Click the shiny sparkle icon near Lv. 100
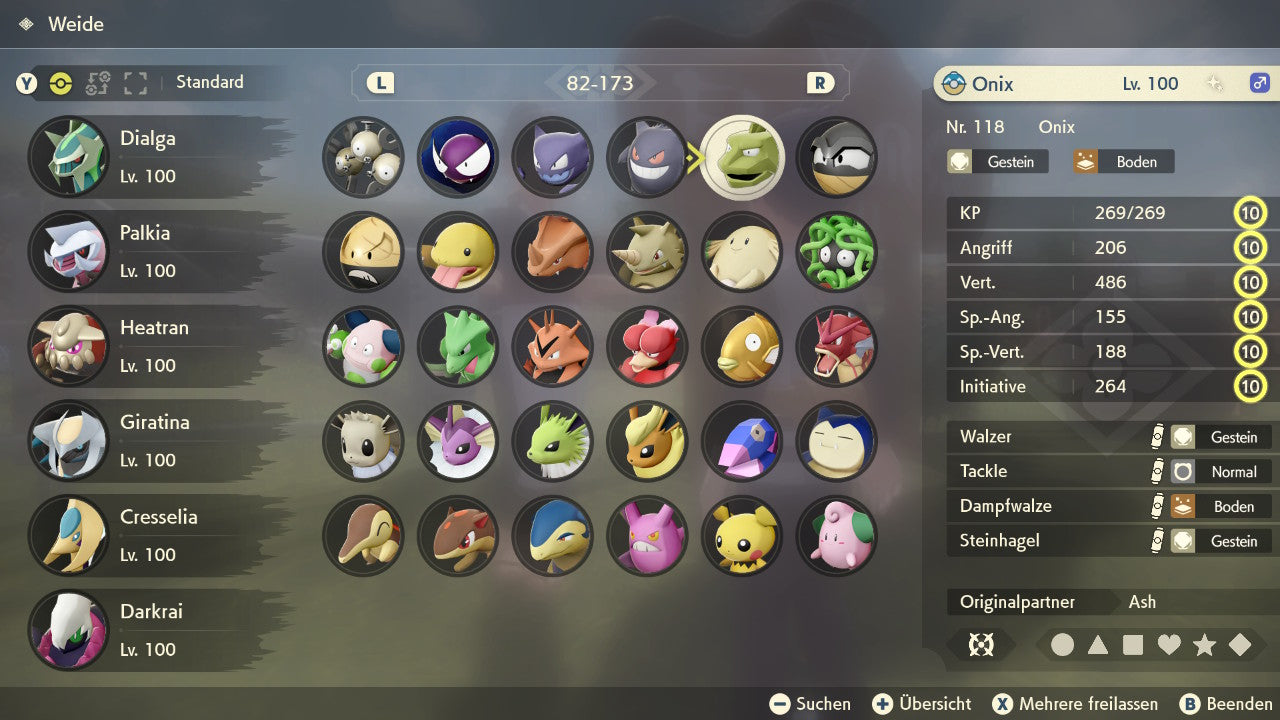 (1215, 83)
